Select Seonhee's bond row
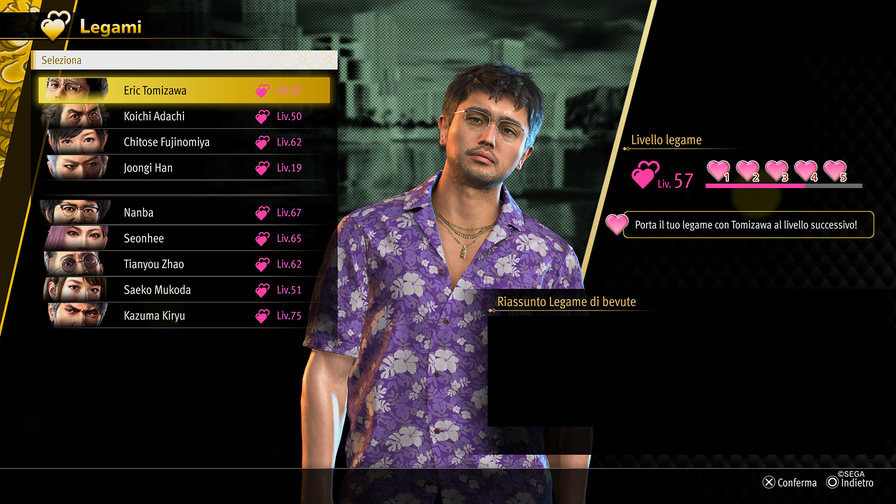This screenshot has width=896, height=504. click(183, 238)
